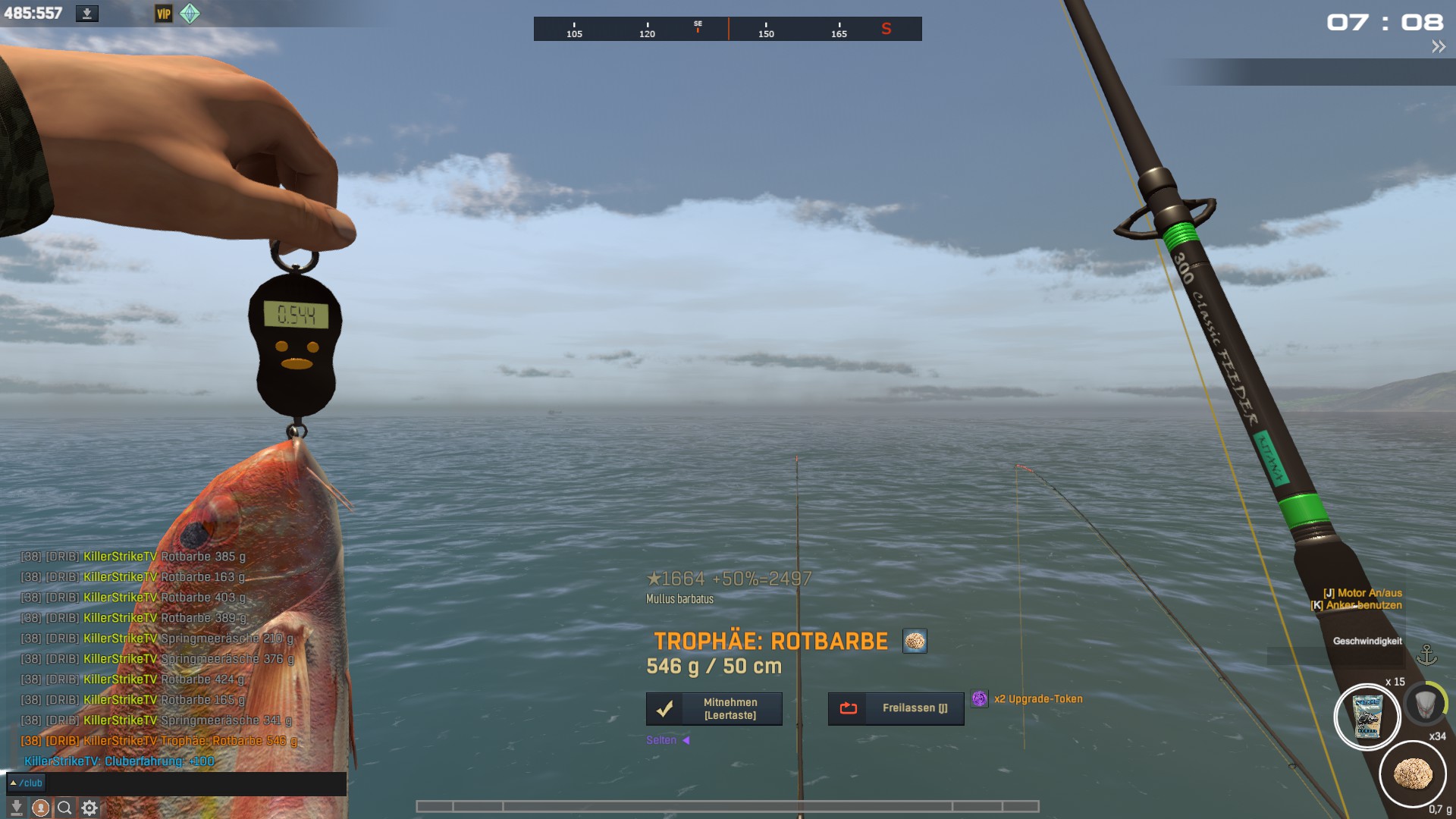Click the download icon next to coordinates

87,14
